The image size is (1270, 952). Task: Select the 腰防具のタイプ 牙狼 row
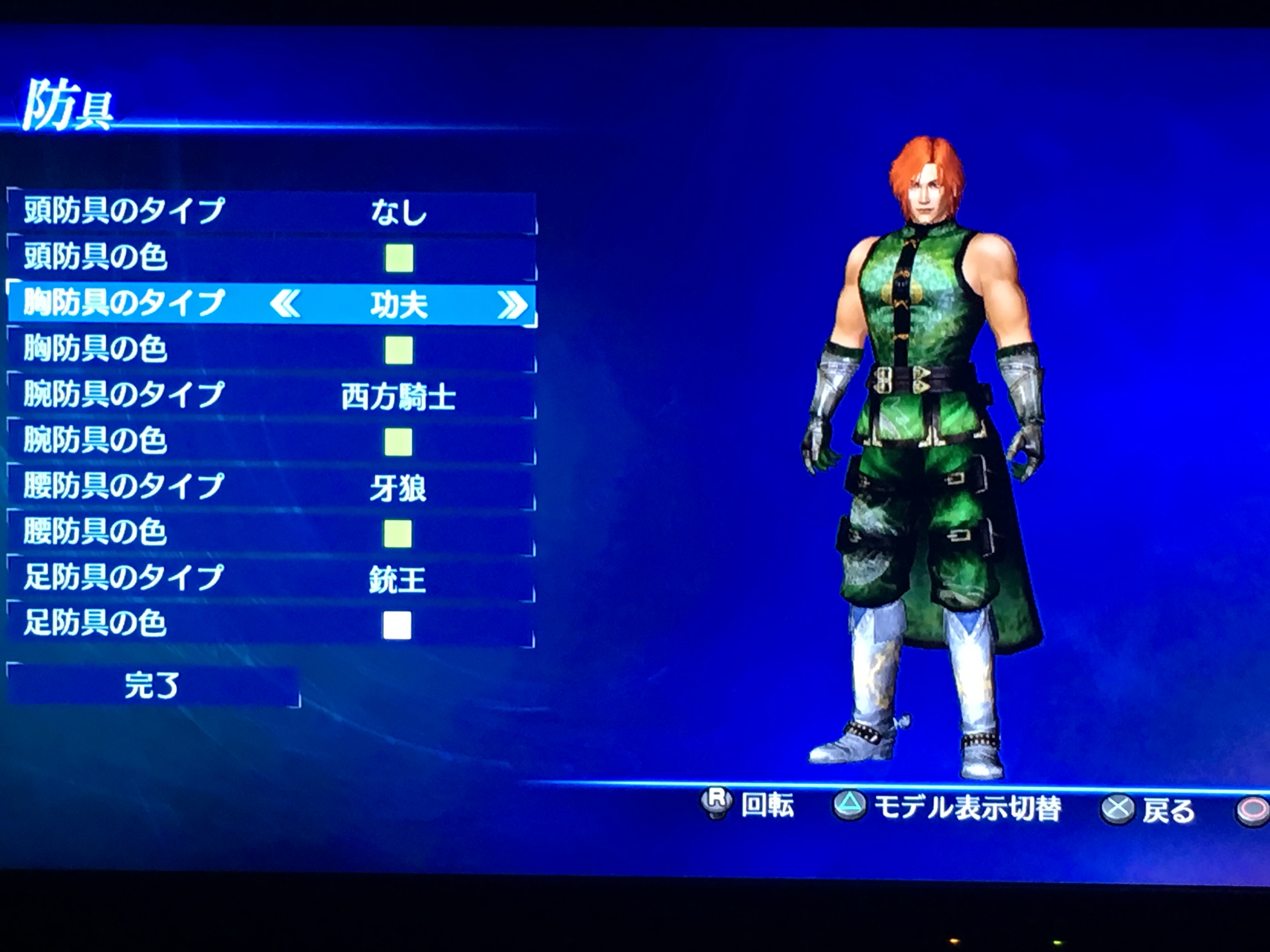(272, 488)
